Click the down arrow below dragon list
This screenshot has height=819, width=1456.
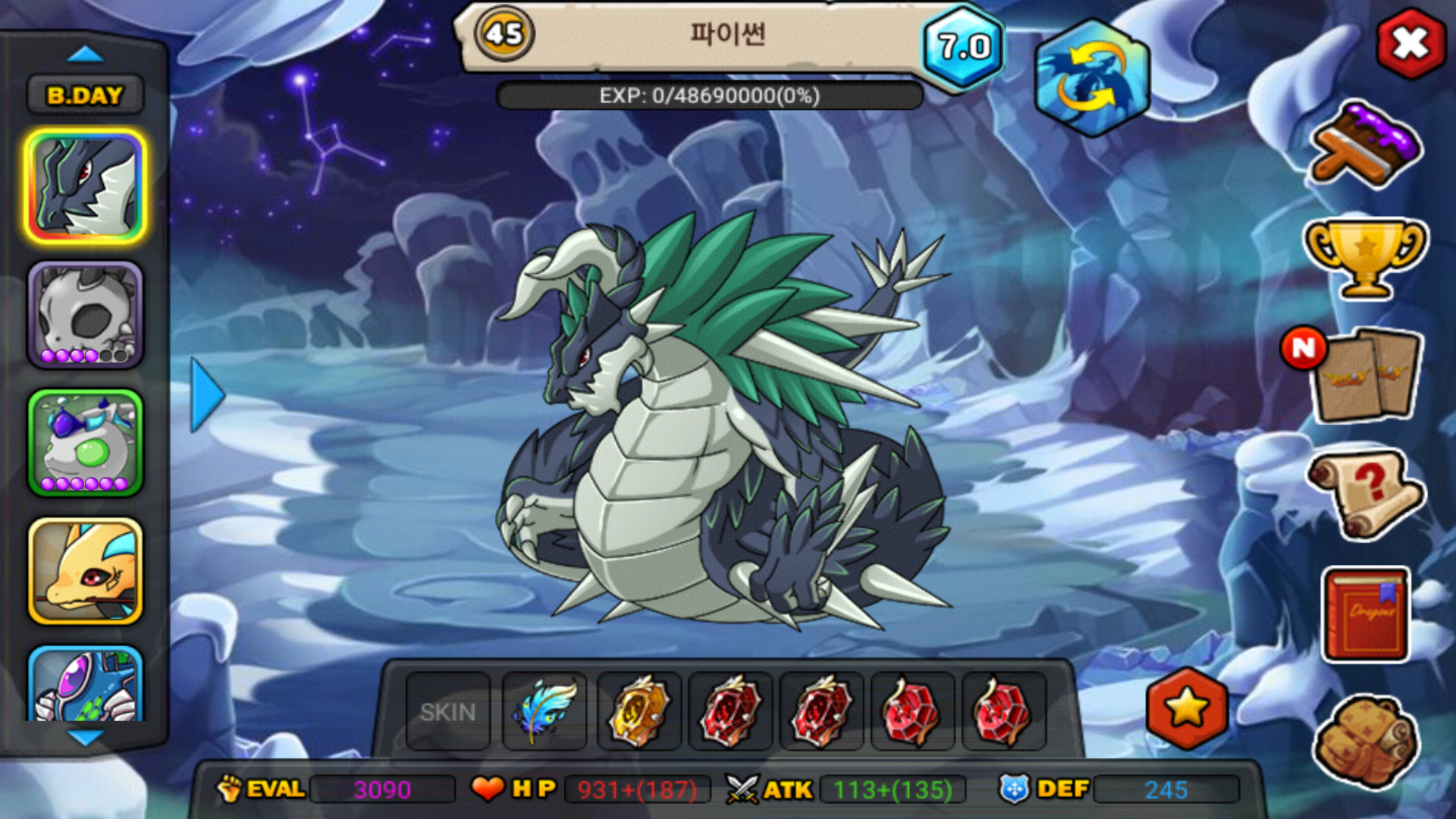point(85,736)
